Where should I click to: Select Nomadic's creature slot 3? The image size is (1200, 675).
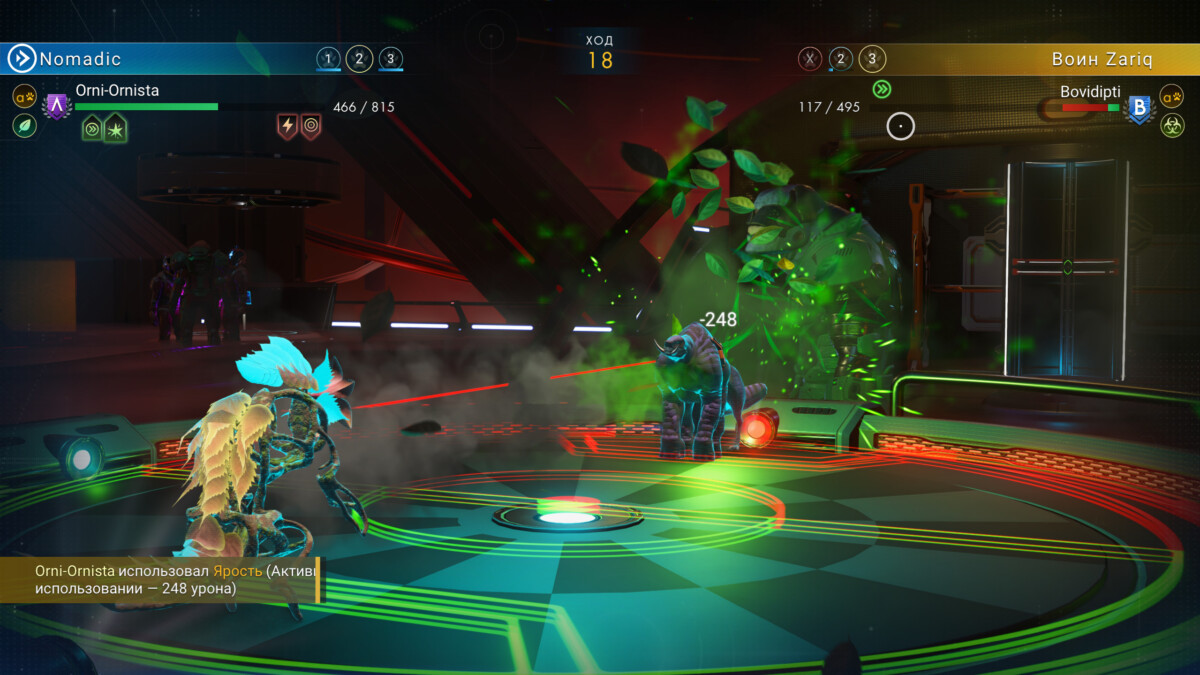tap(391, 59)
